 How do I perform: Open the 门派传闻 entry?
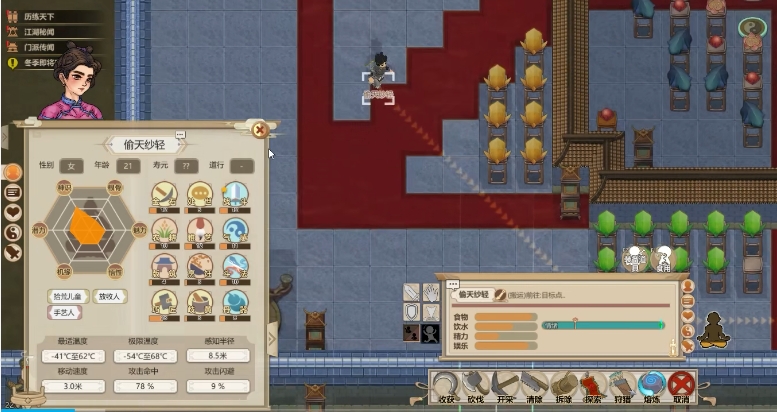[38, 47]
